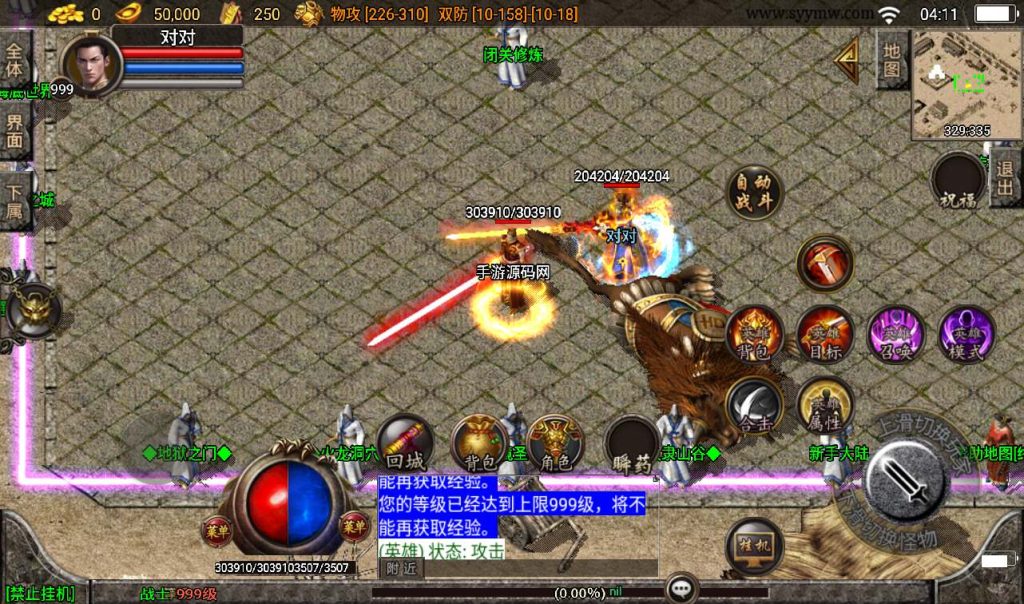Open the 英雄属性 hero attributes

point(825,405)
